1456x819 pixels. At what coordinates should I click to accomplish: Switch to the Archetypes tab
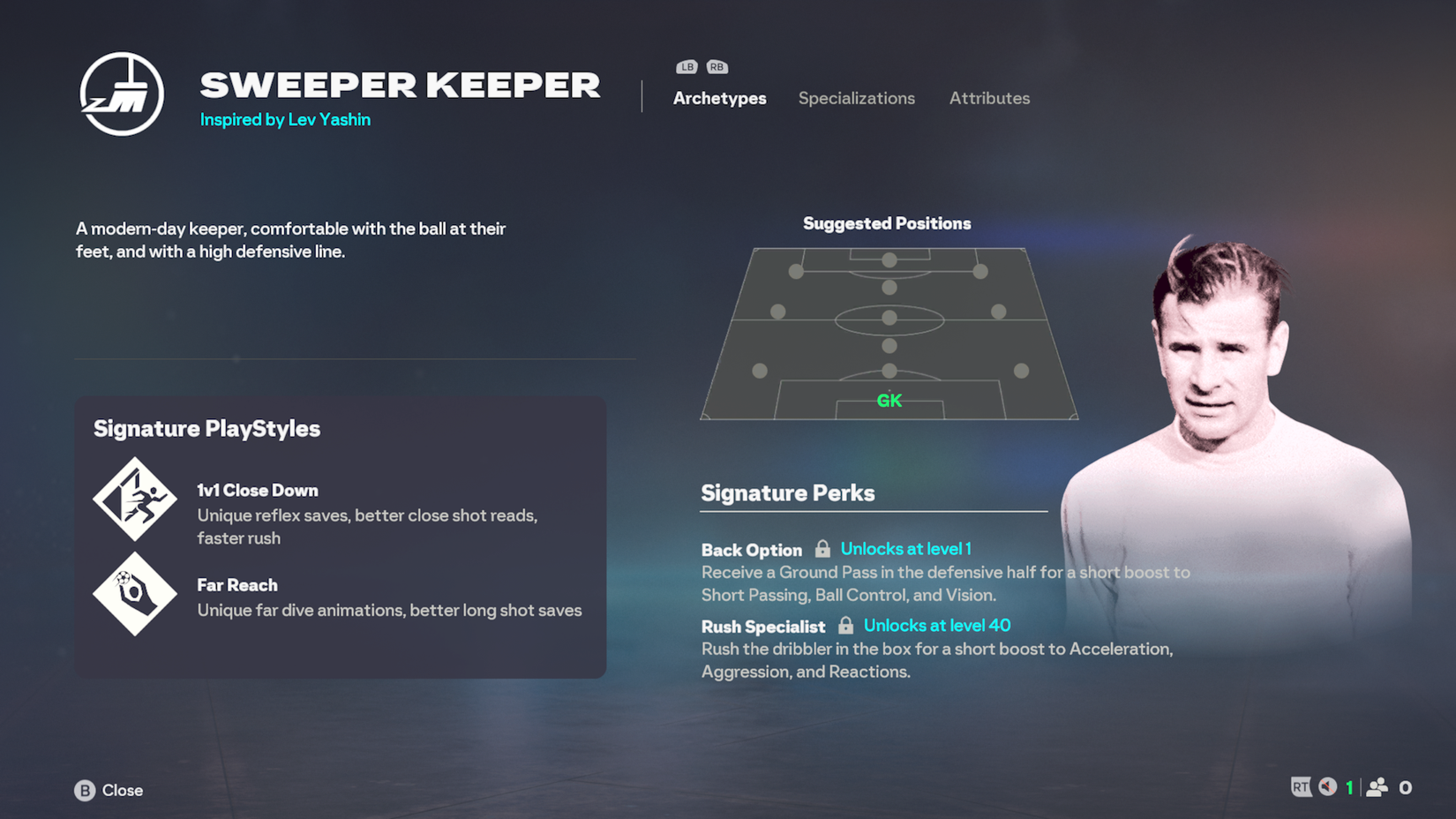pos(719,98)
